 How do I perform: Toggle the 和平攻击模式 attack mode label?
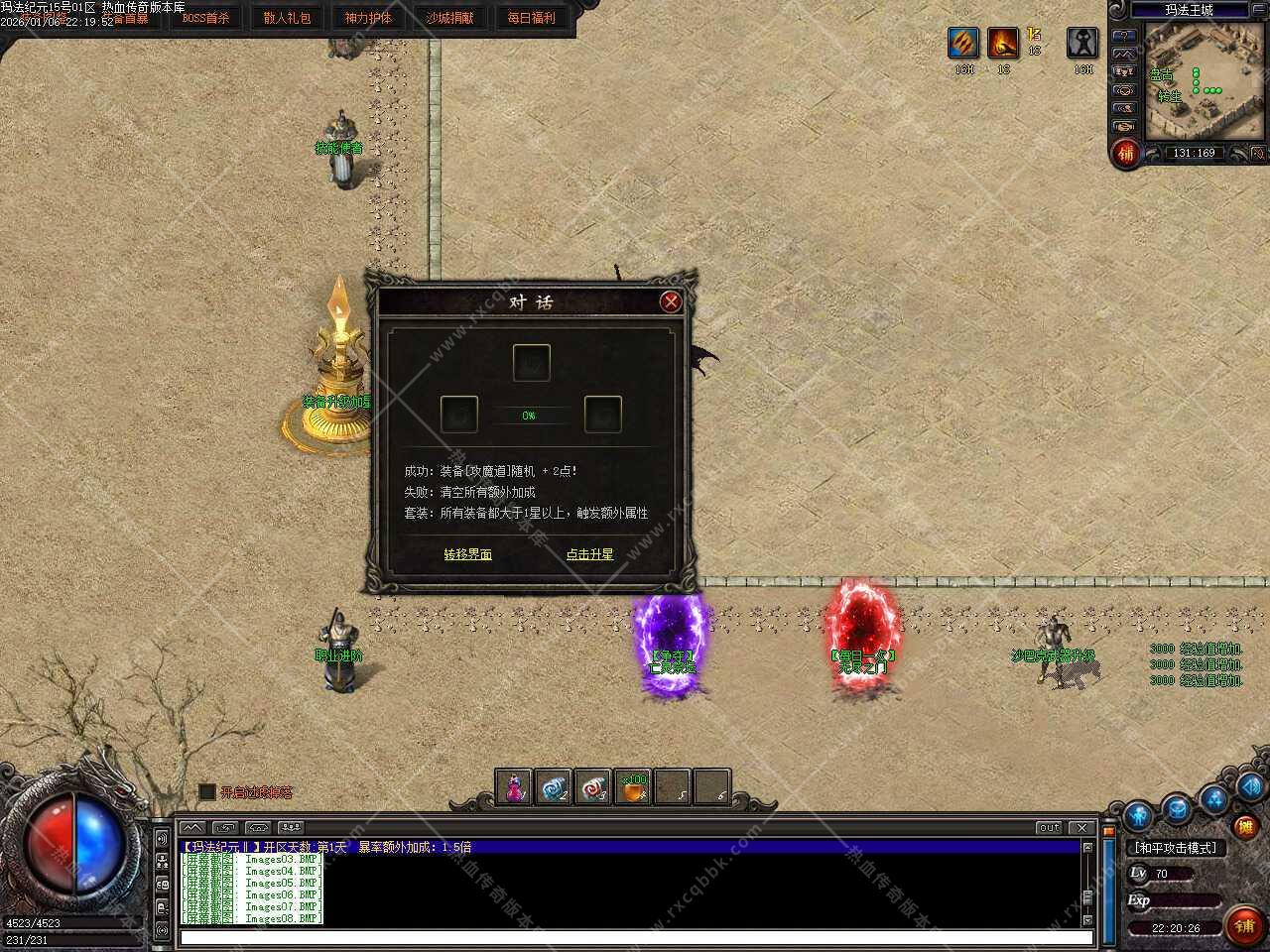[1176, 848]
